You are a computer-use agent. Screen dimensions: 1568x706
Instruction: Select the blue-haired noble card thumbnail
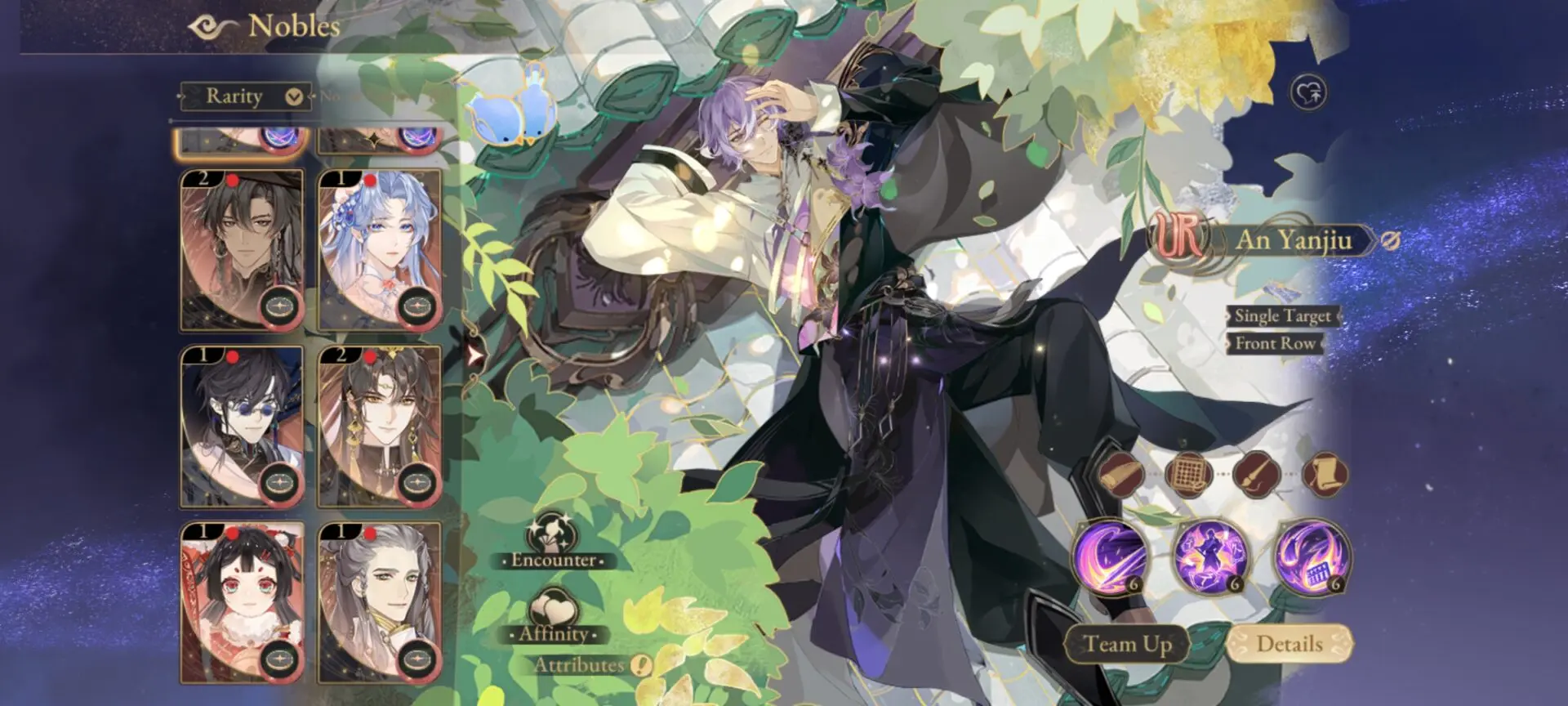click(x=381, y=245)
